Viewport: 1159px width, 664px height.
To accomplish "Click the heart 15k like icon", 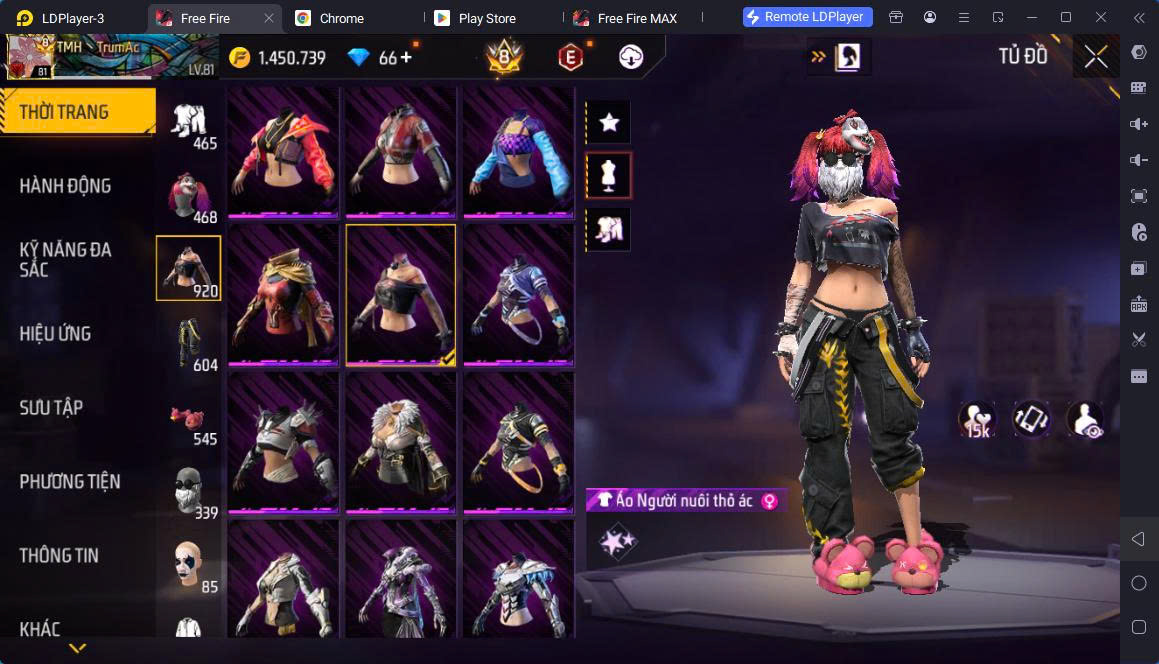I will pos(977,420).
